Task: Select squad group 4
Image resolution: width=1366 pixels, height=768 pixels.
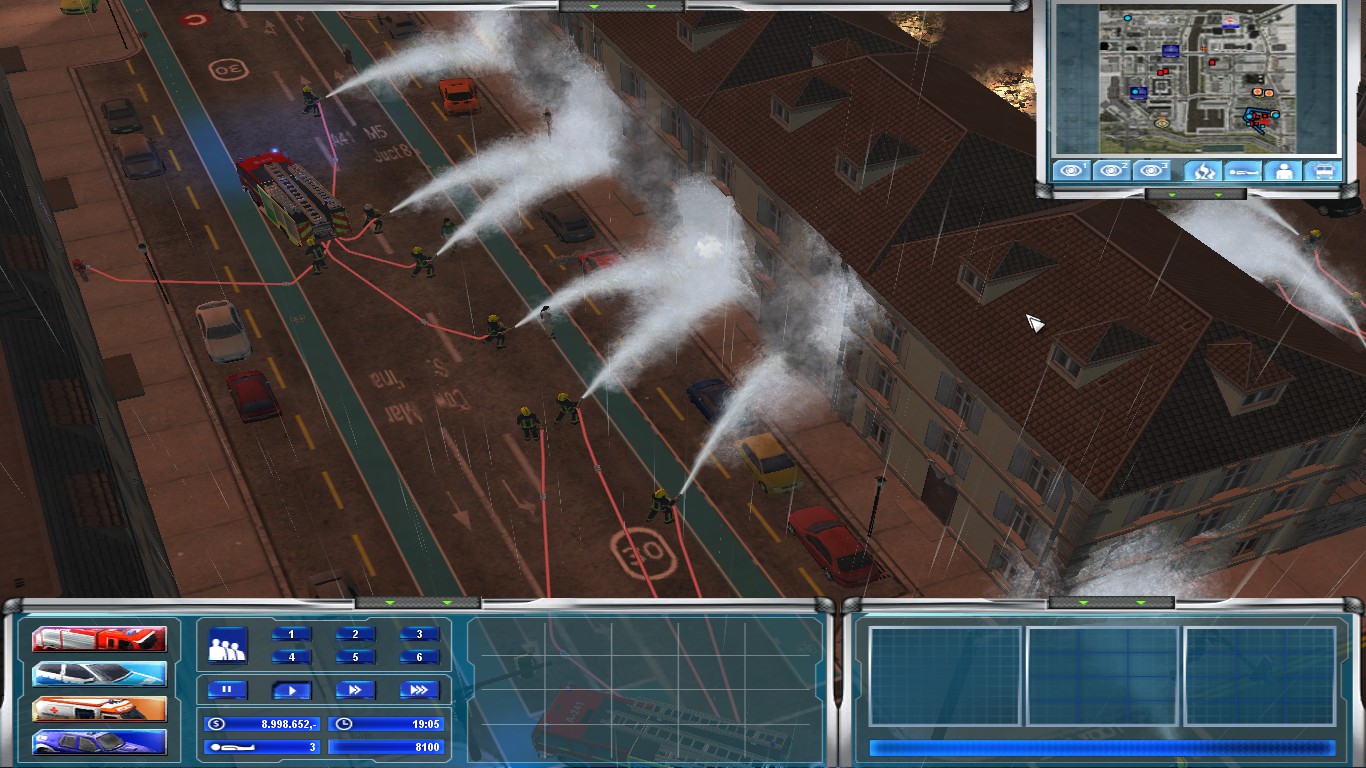Action: 293,657
